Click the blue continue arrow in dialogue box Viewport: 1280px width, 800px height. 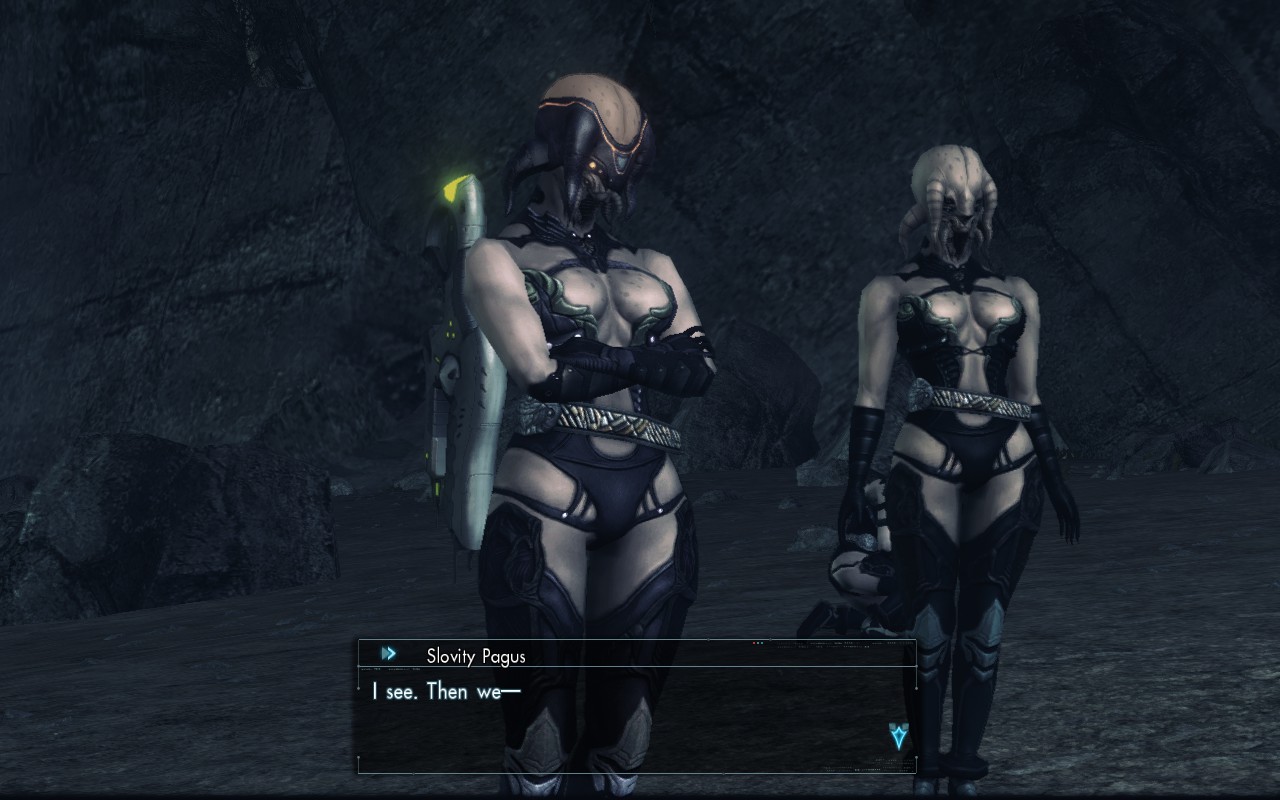pos(898,737)
